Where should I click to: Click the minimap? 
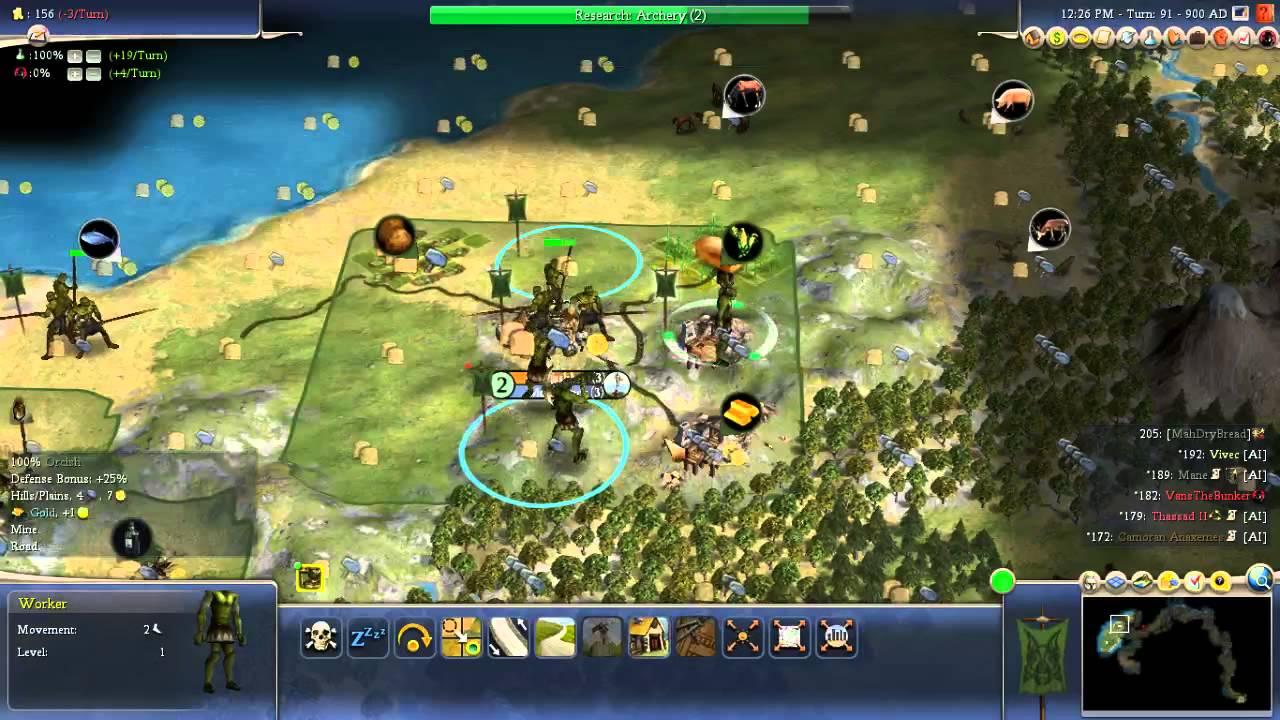(x=1178, y=654)
